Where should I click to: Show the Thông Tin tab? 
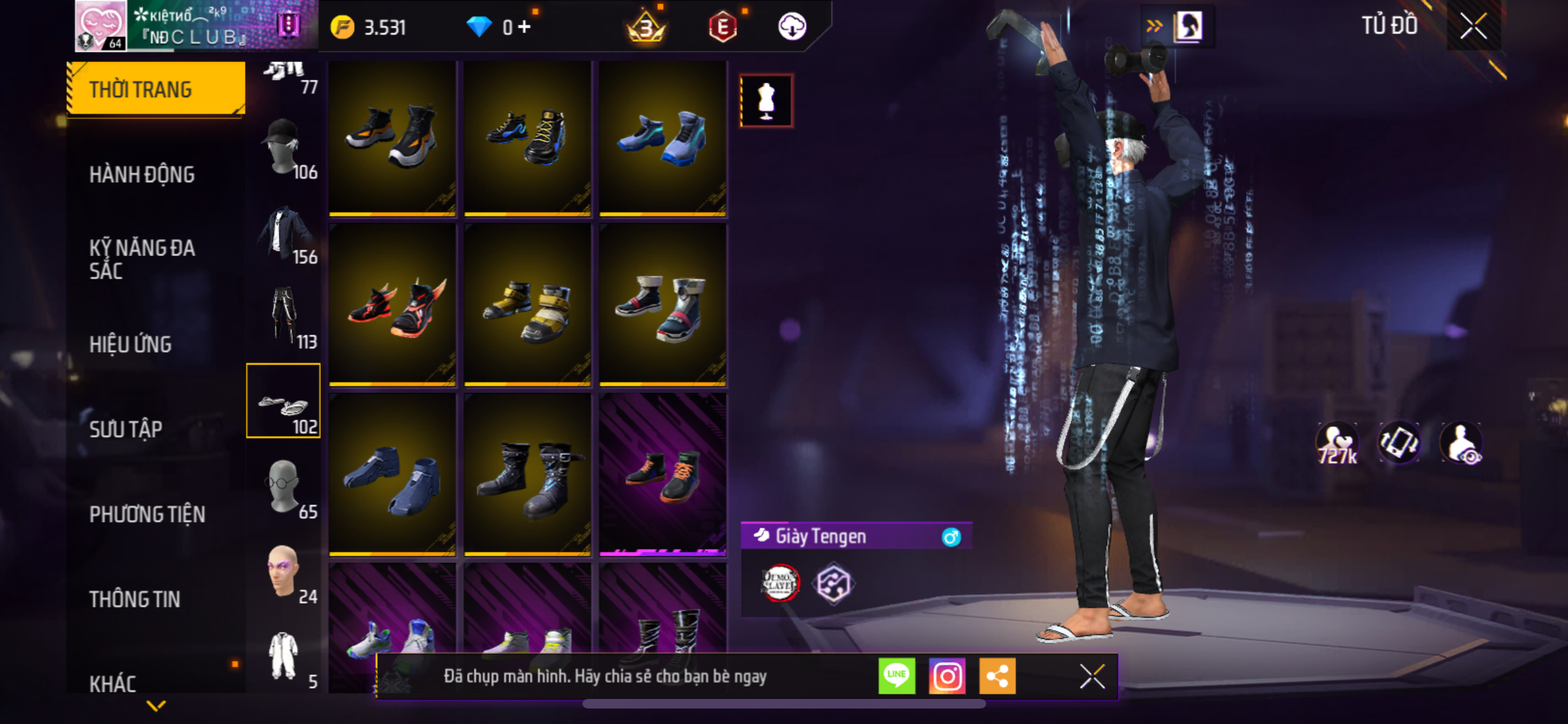[x=135, y=599]
